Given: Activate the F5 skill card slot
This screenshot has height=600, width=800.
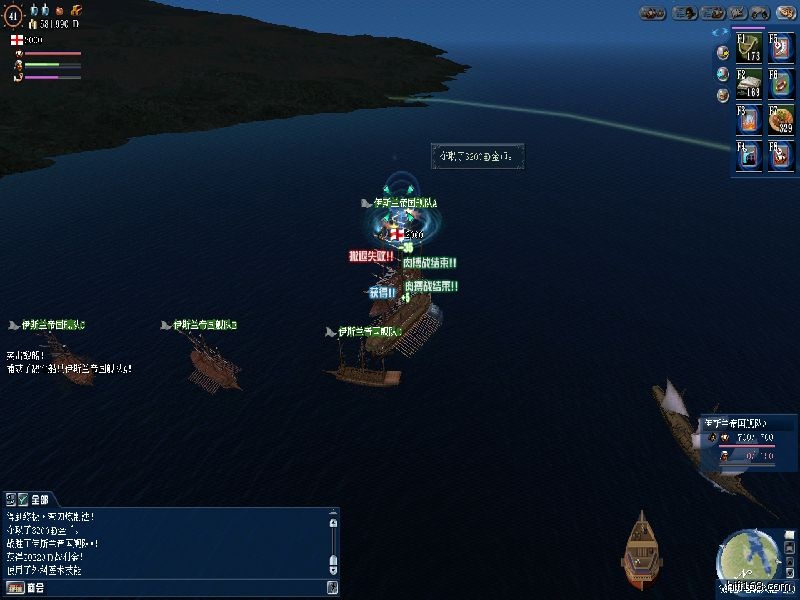Looking at the screenshot, I should [x=781, y=48].
